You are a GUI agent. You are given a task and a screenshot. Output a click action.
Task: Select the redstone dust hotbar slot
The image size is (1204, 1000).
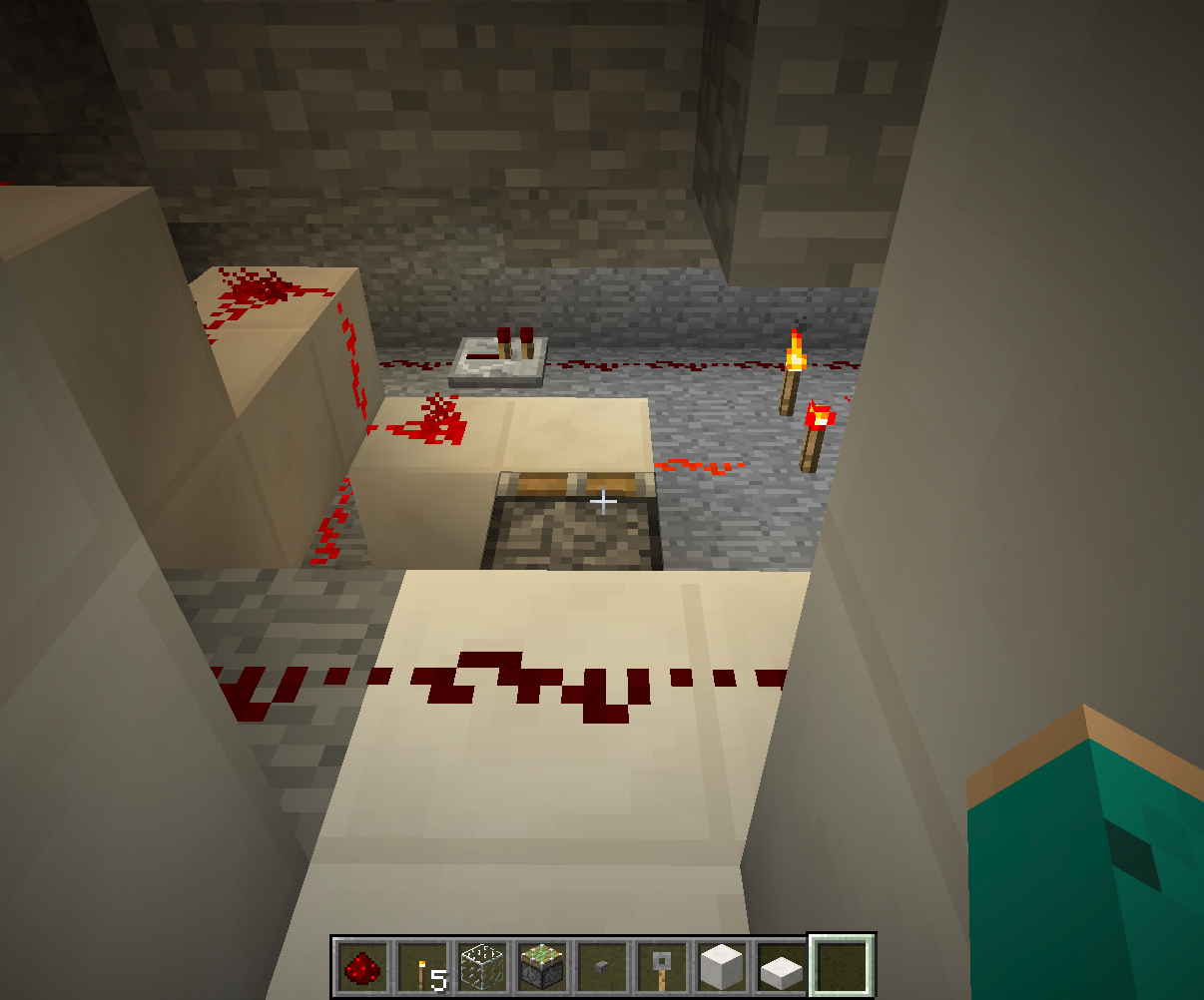click(x=361, y=966)
